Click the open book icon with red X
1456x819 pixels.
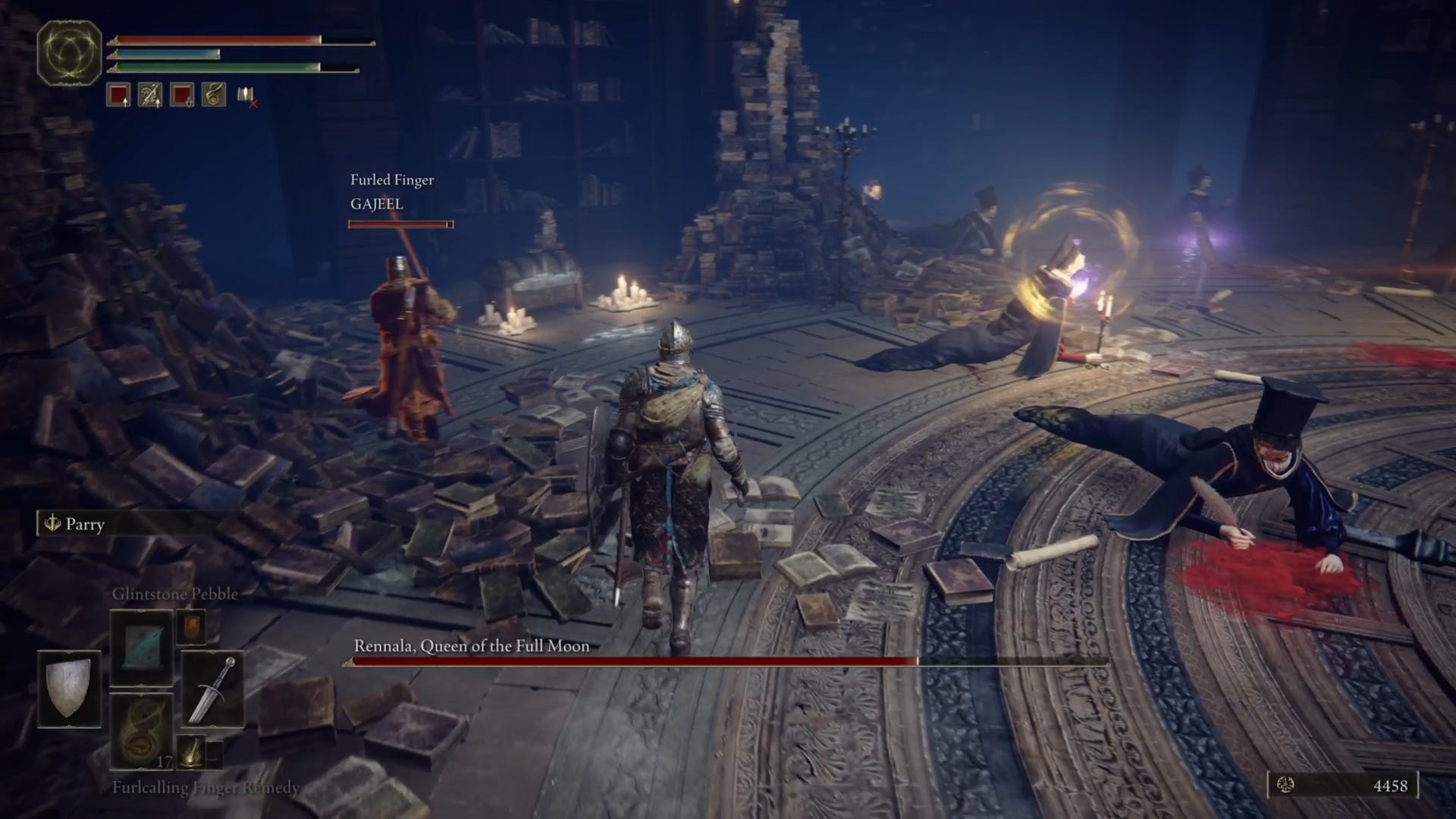[x=246, y=96]
